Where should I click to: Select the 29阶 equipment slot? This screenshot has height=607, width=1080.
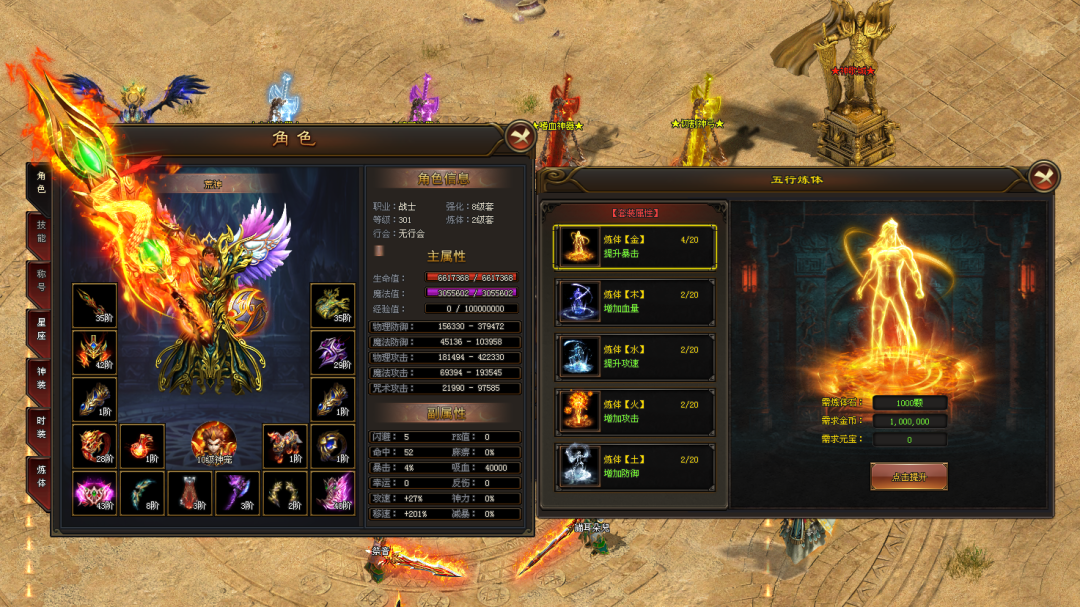[332, 352]
